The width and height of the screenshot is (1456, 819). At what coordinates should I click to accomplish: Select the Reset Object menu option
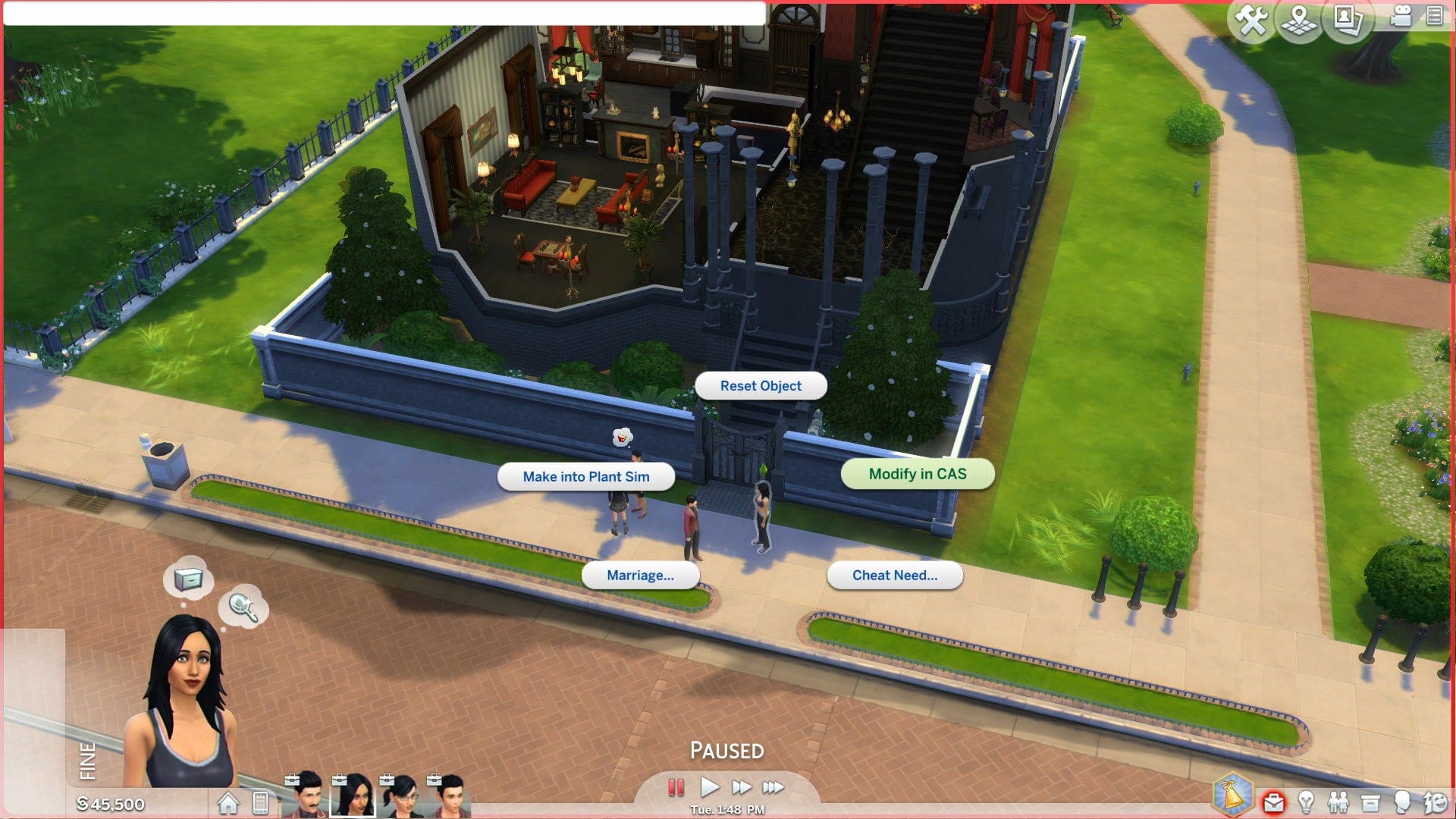pos(761,385)
